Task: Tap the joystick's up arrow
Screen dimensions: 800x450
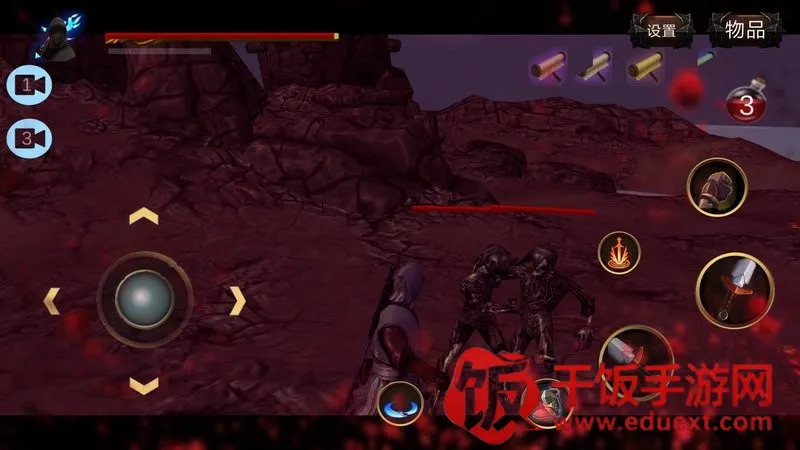Action: pyautogui.click(x=145, y=215)
